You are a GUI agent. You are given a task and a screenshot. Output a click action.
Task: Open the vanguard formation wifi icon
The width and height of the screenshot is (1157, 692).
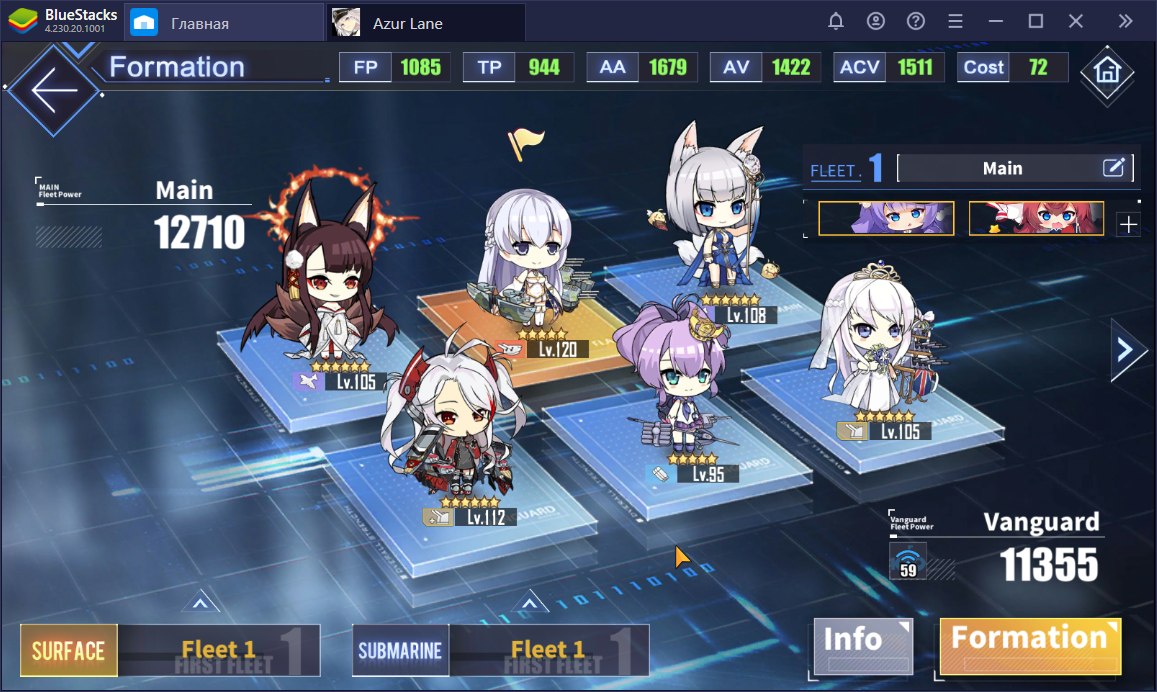[908, 561]
